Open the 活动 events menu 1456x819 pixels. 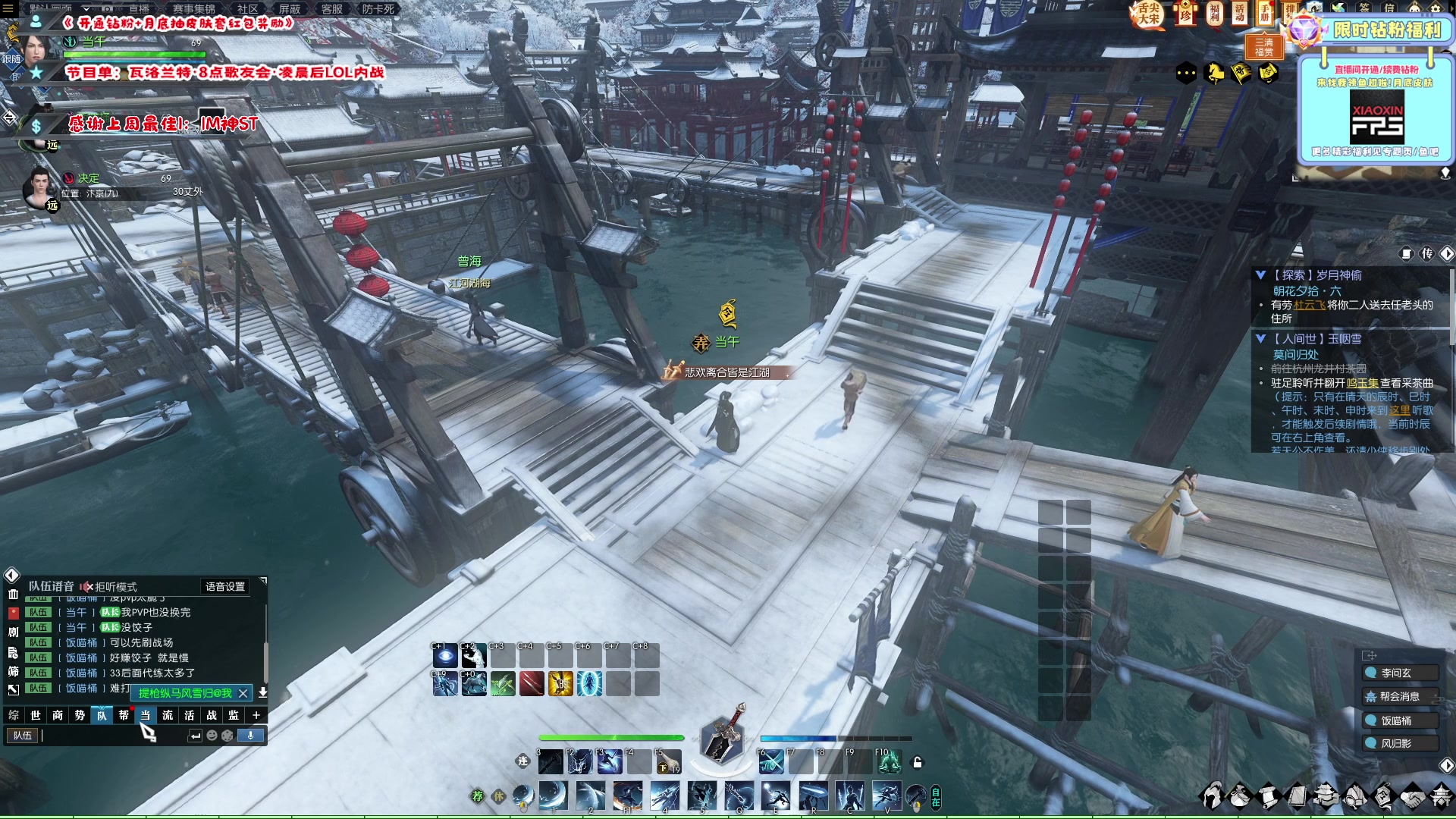[x=1240, y=14]
